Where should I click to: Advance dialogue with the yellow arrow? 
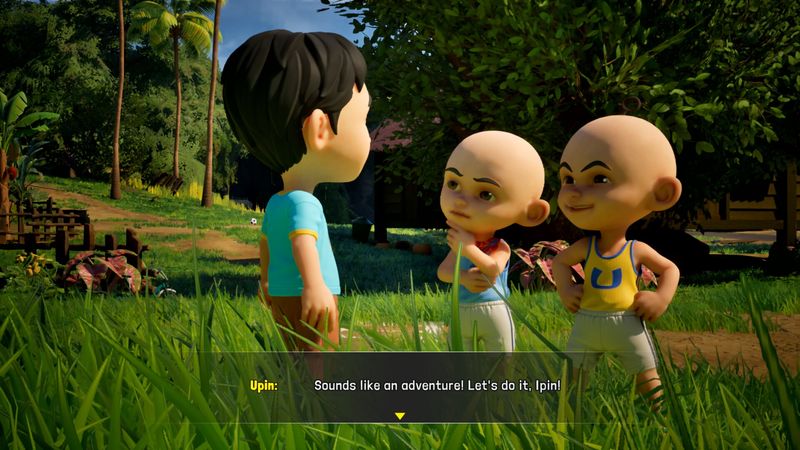[x=399, y=416]
